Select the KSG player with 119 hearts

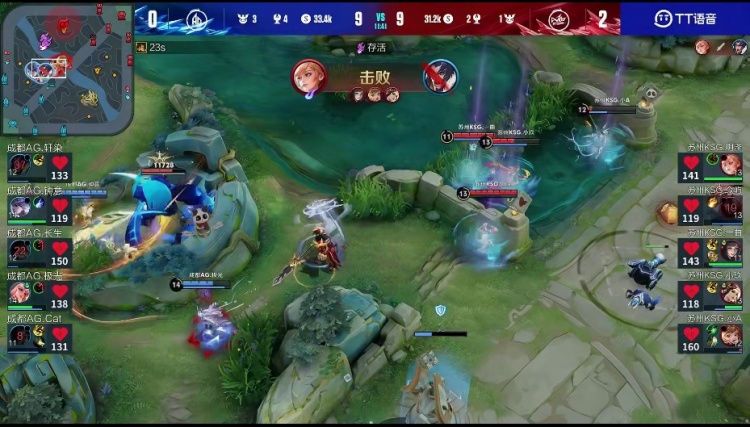point(728,210)
